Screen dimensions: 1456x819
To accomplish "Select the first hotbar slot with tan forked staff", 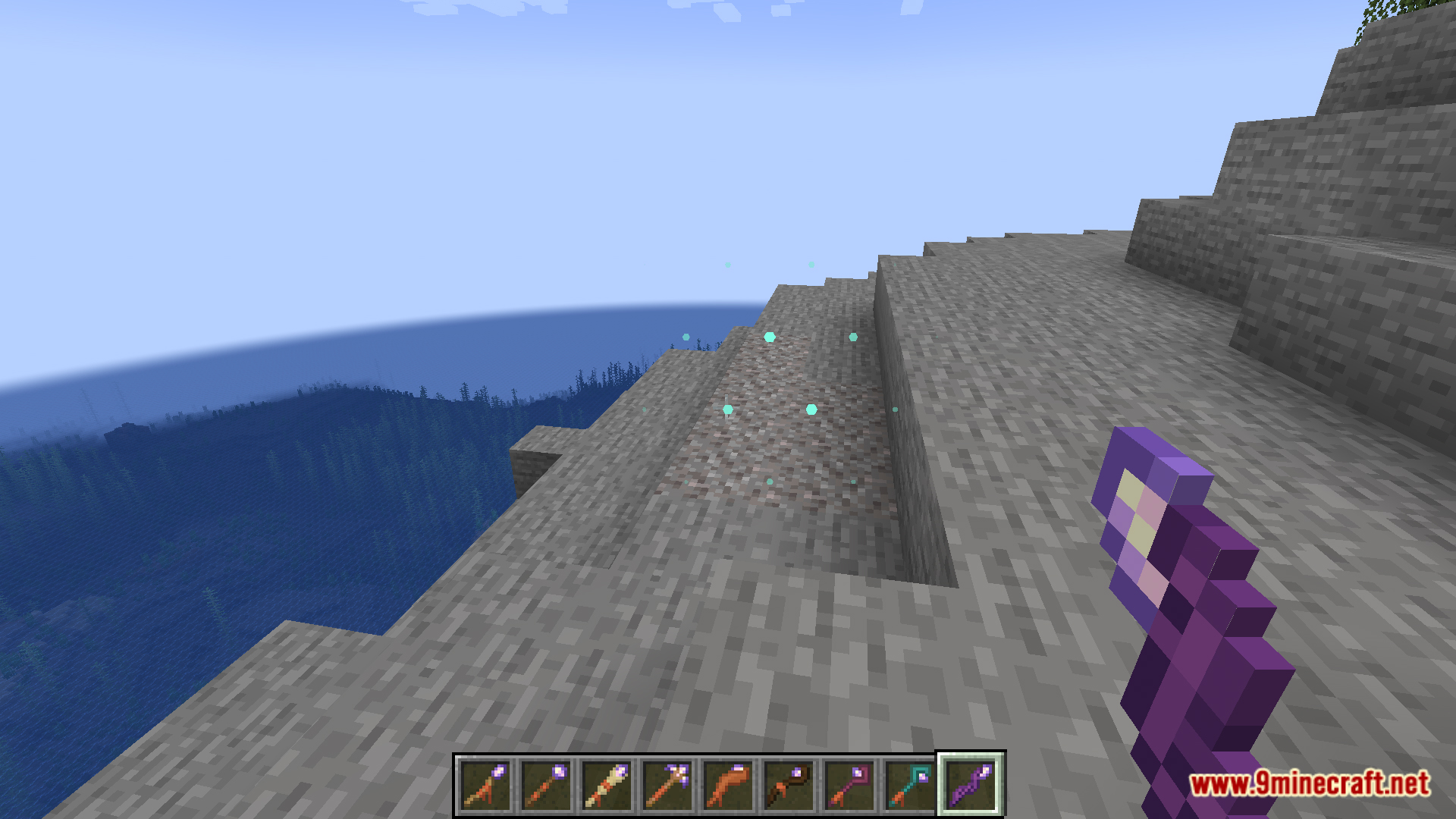I will (485, 785).
